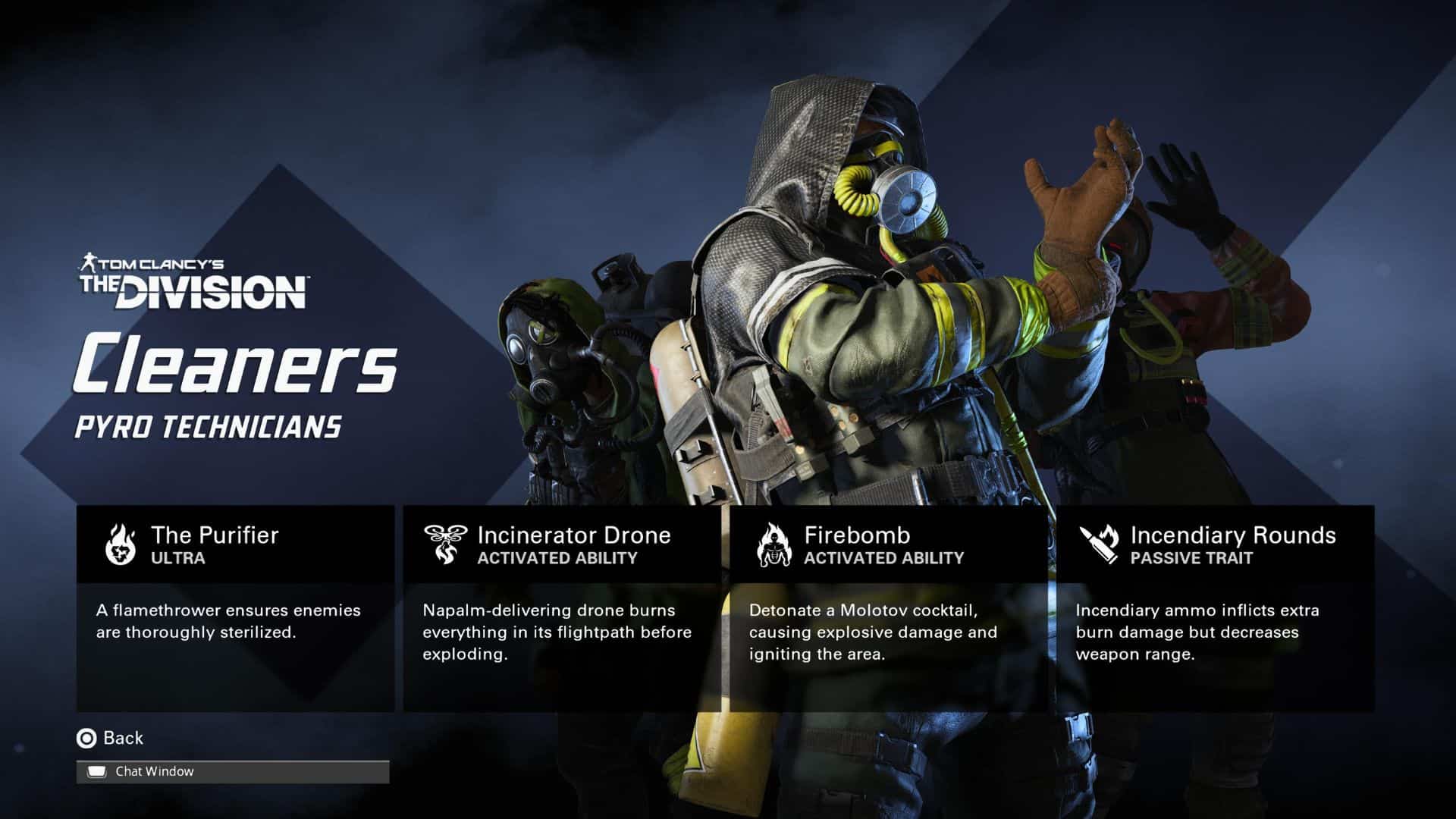Open the Incendiary Rounds passive trait card
The width and height of the screenshot is (1456, 819).
[1215, 607]
